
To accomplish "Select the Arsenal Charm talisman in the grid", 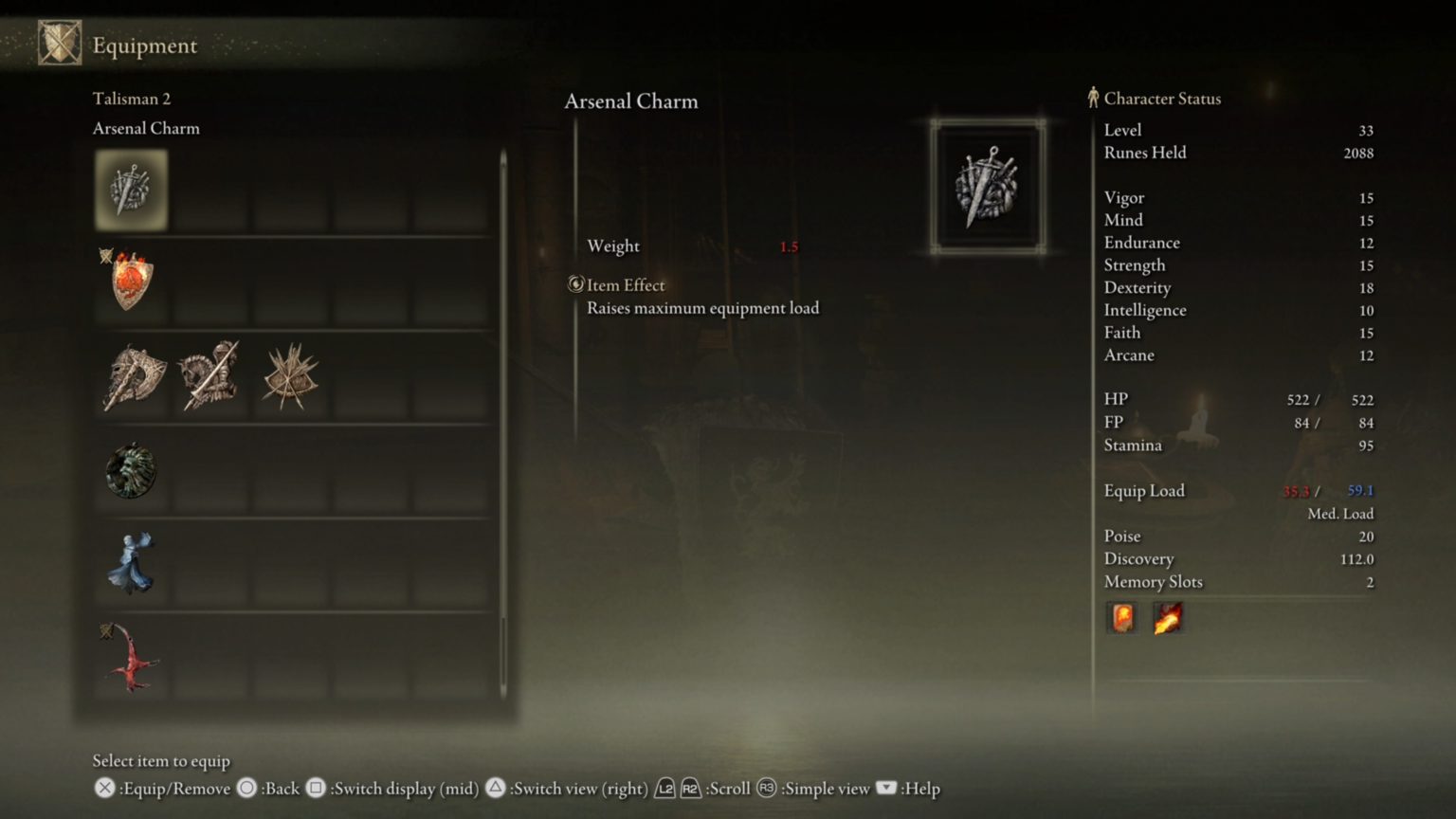I will [131, 188].
